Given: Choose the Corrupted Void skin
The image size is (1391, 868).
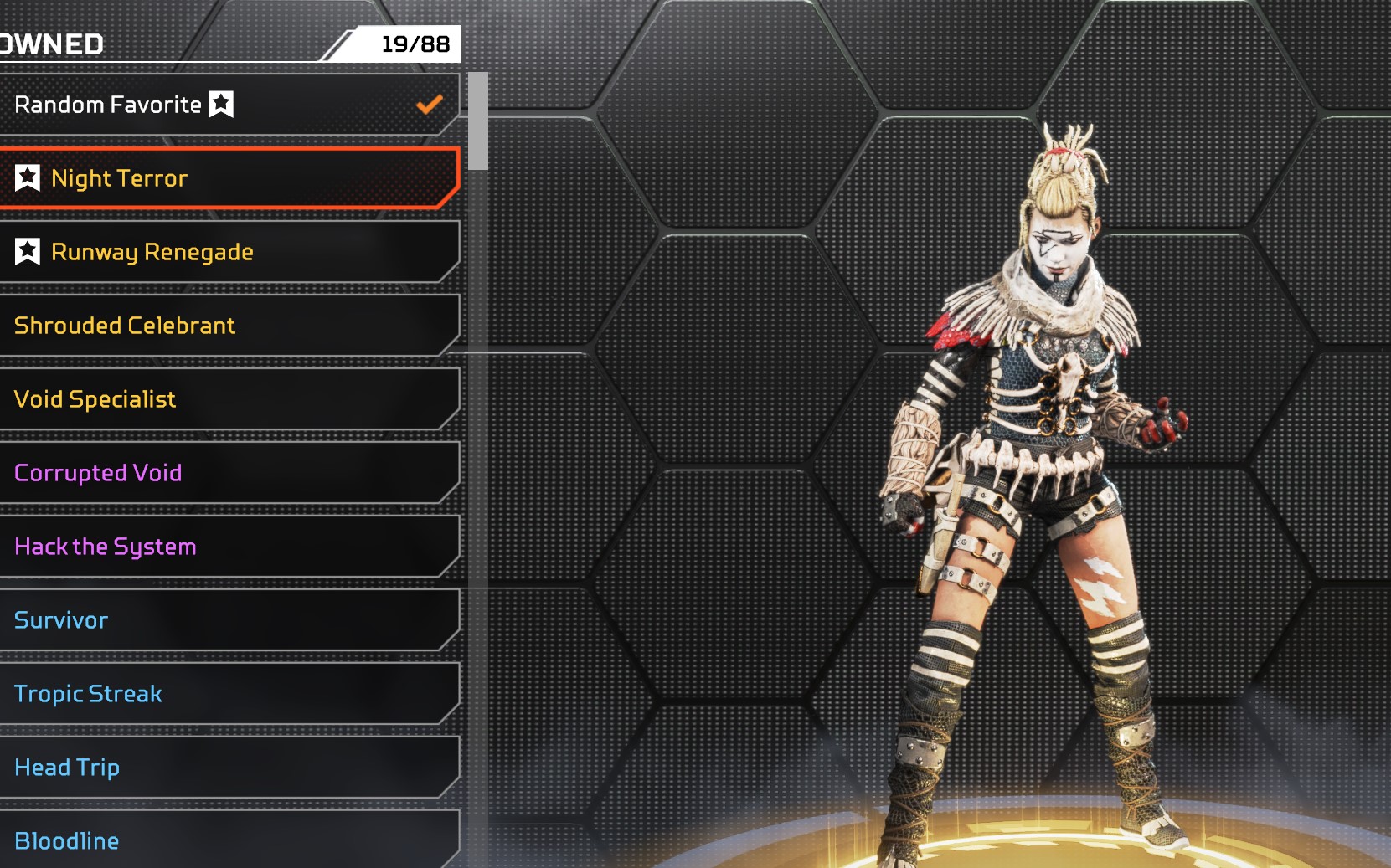Looking at the screenshot, I should (x=226, y=473).
